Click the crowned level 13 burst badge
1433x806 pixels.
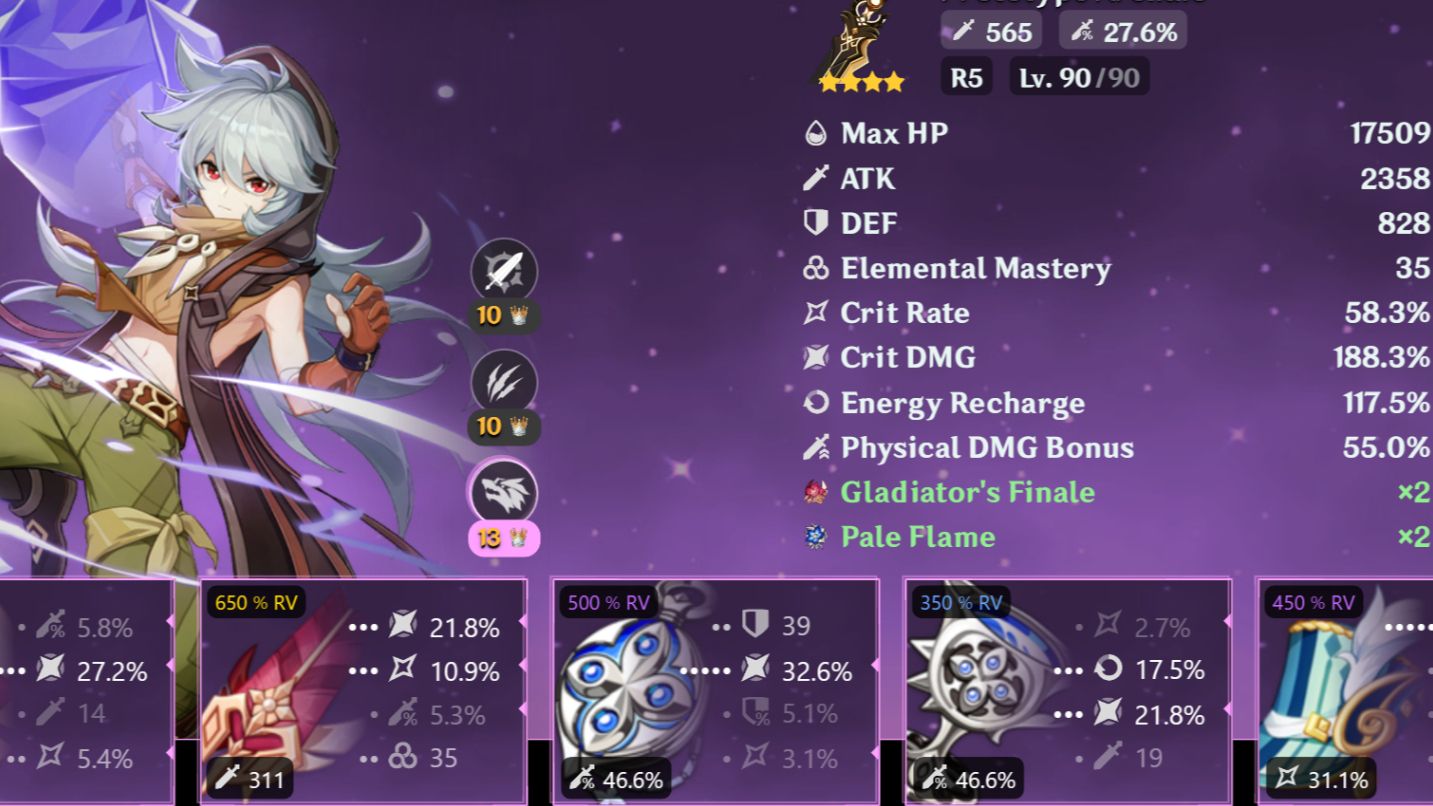(x=503, y=538)
